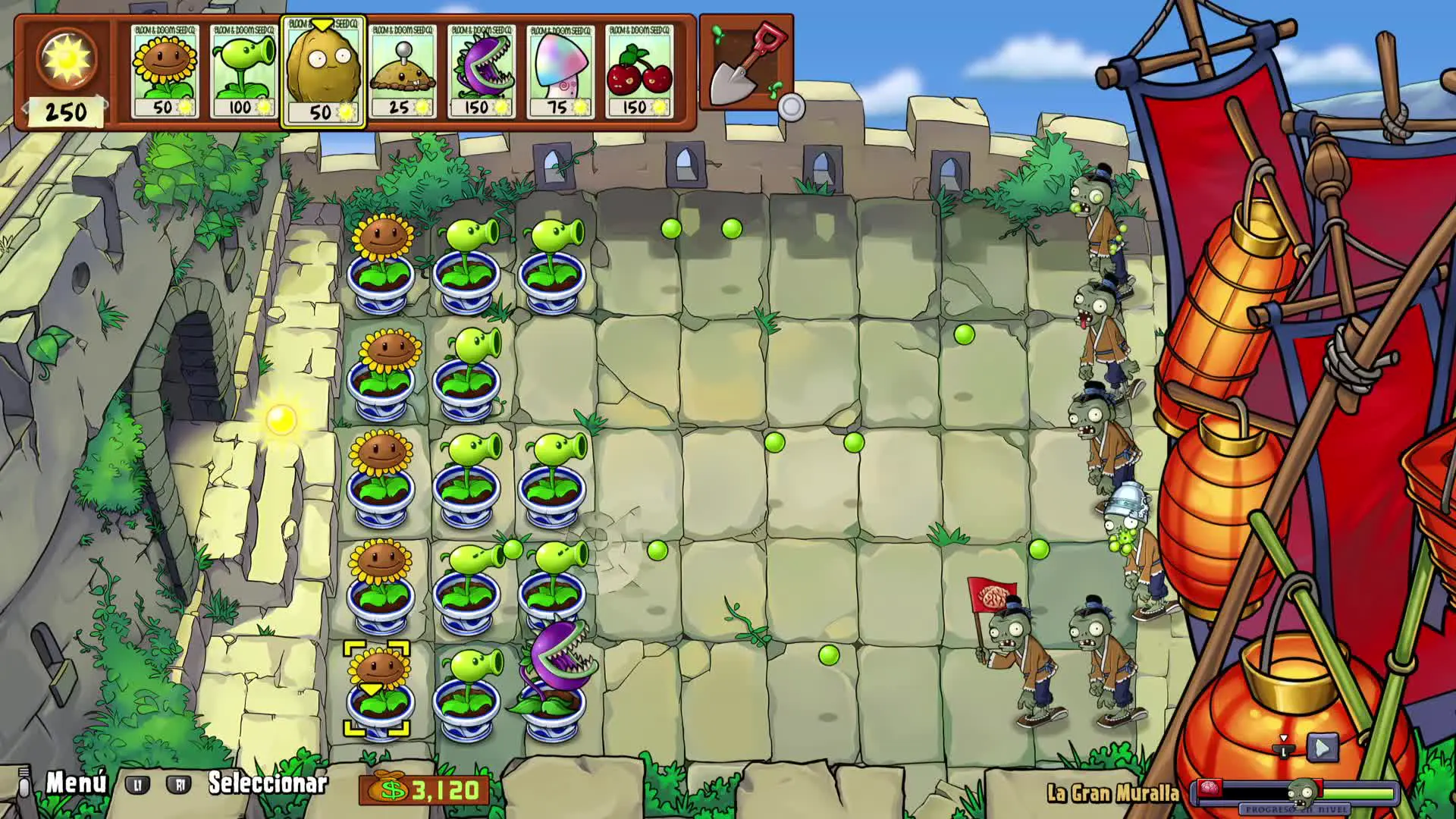Open the Menú option
Viewport: 1456px width, 819px height.
[76, 783]
